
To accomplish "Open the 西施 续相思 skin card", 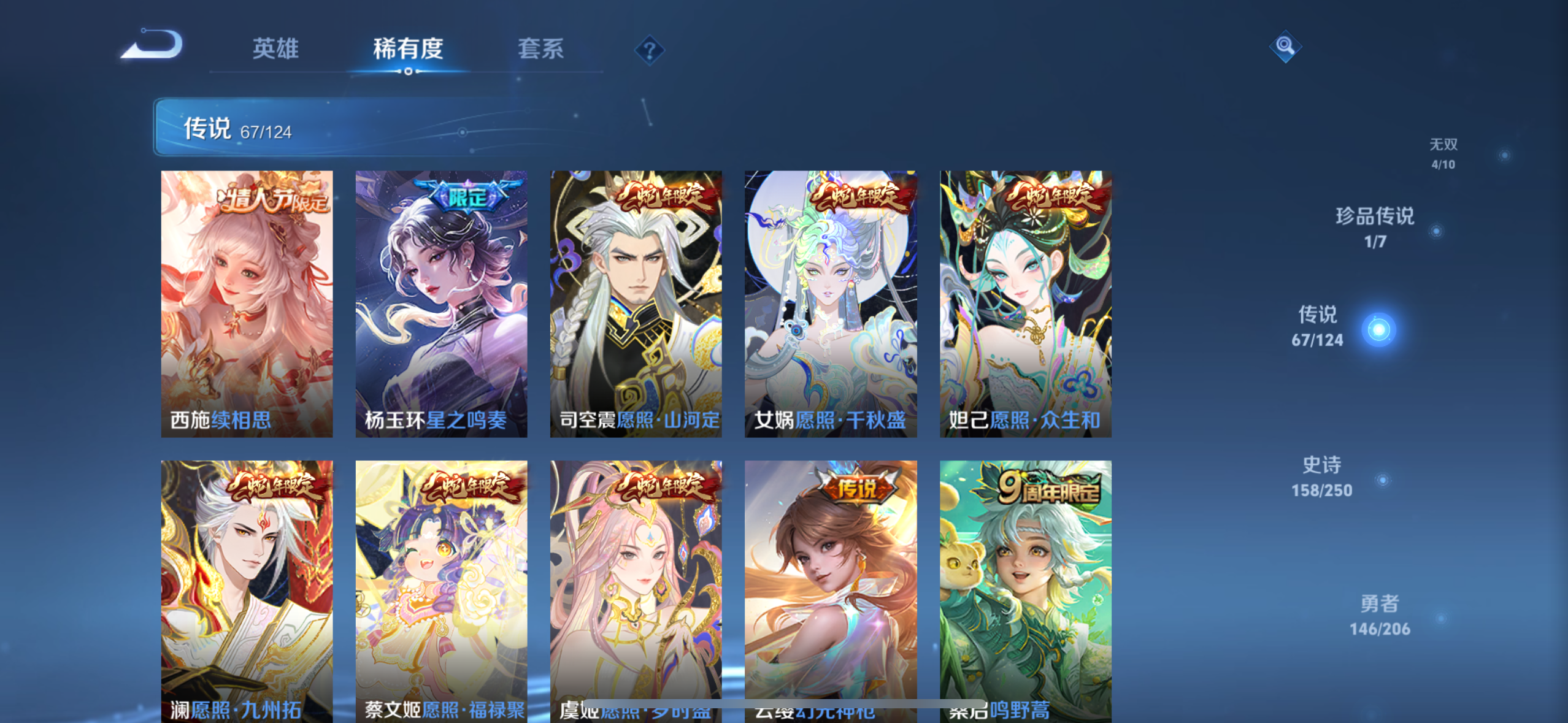I will pyautogui.click(x=247, y=304).
